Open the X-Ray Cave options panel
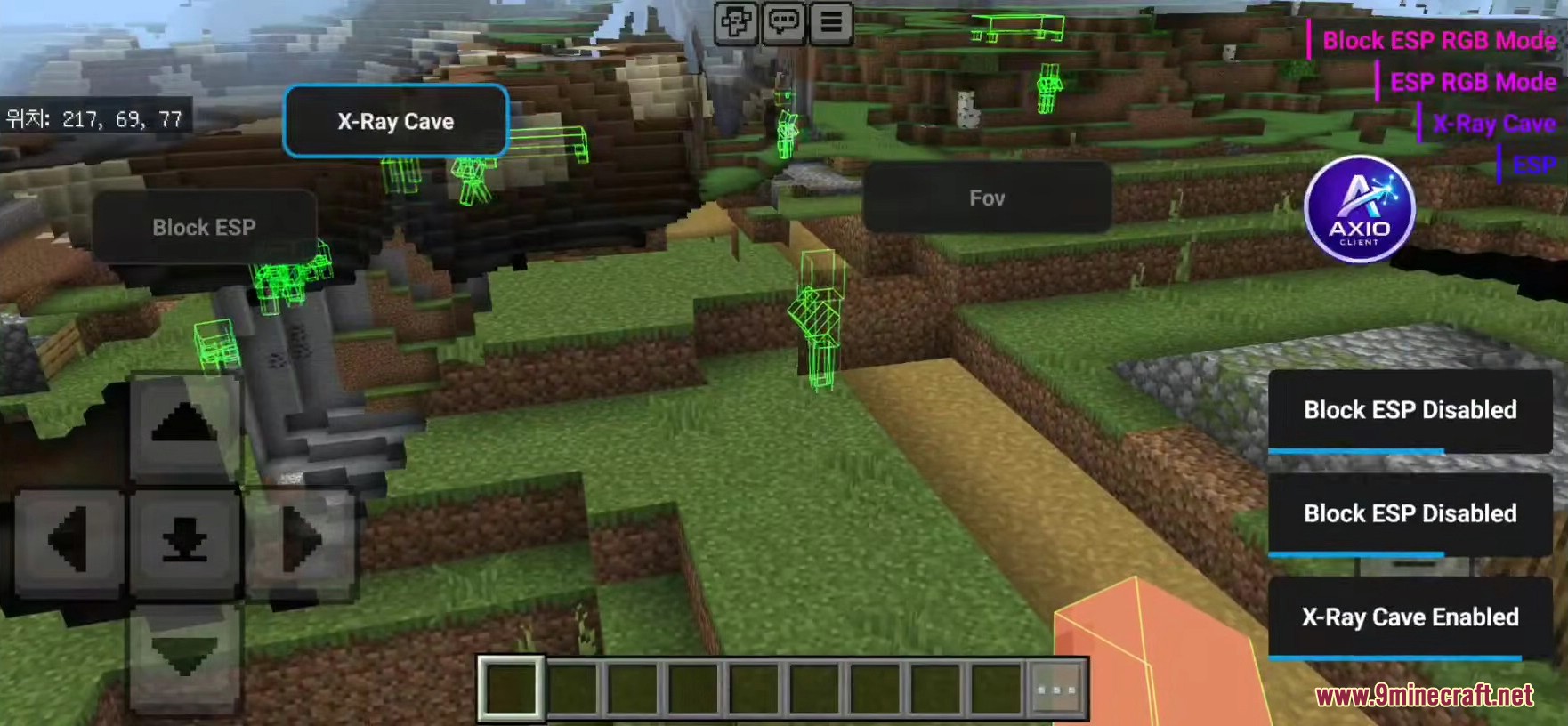1568x726 pixels. click(x=395, y=122)
